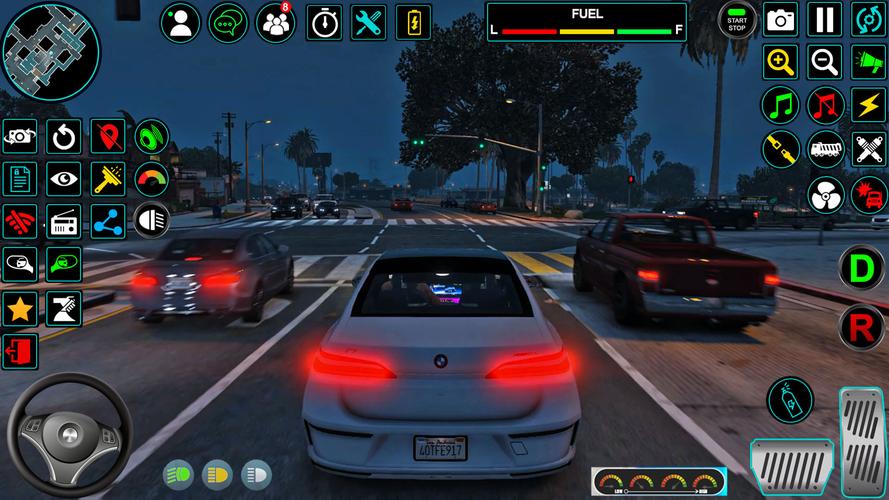Pause the game
Viewport: 889px width, 500px height.
[x=824, y=20]
